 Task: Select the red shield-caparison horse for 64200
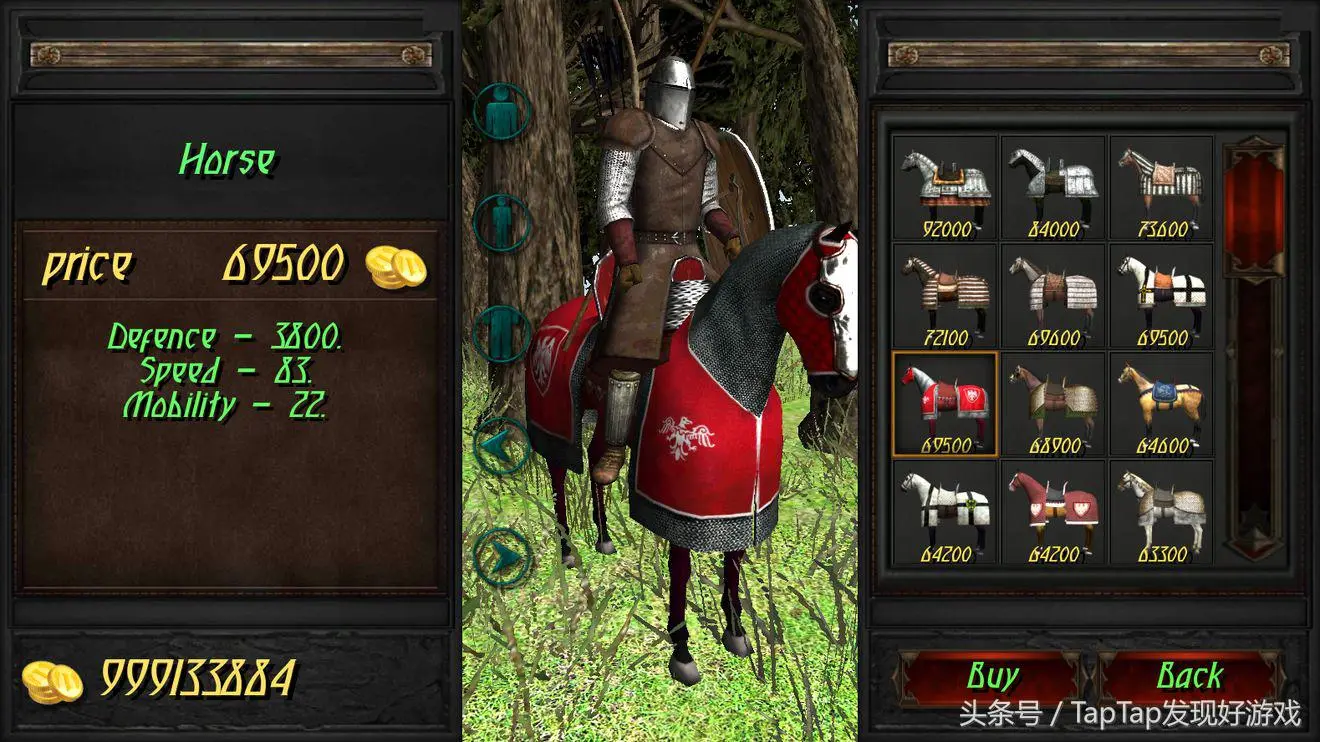(x=1053, y=512)
